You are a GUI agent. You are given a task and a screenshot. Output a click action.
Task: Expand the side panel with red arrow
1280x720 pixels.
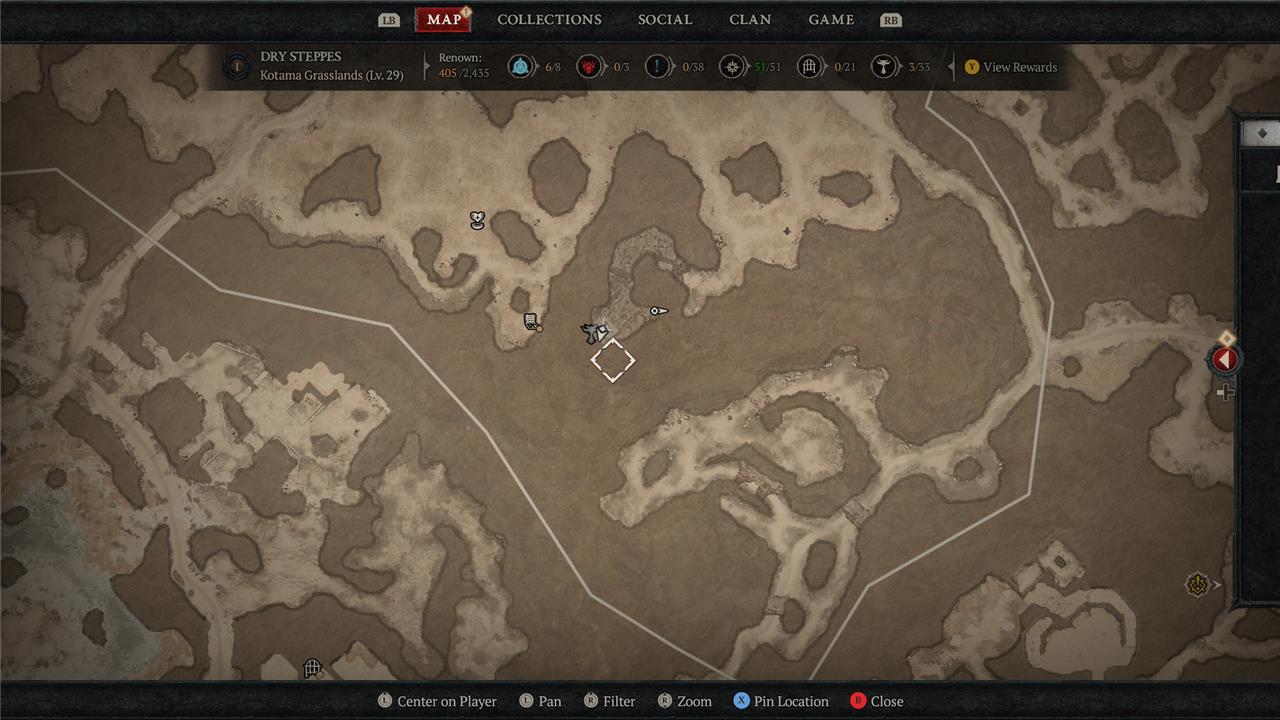1225,359
